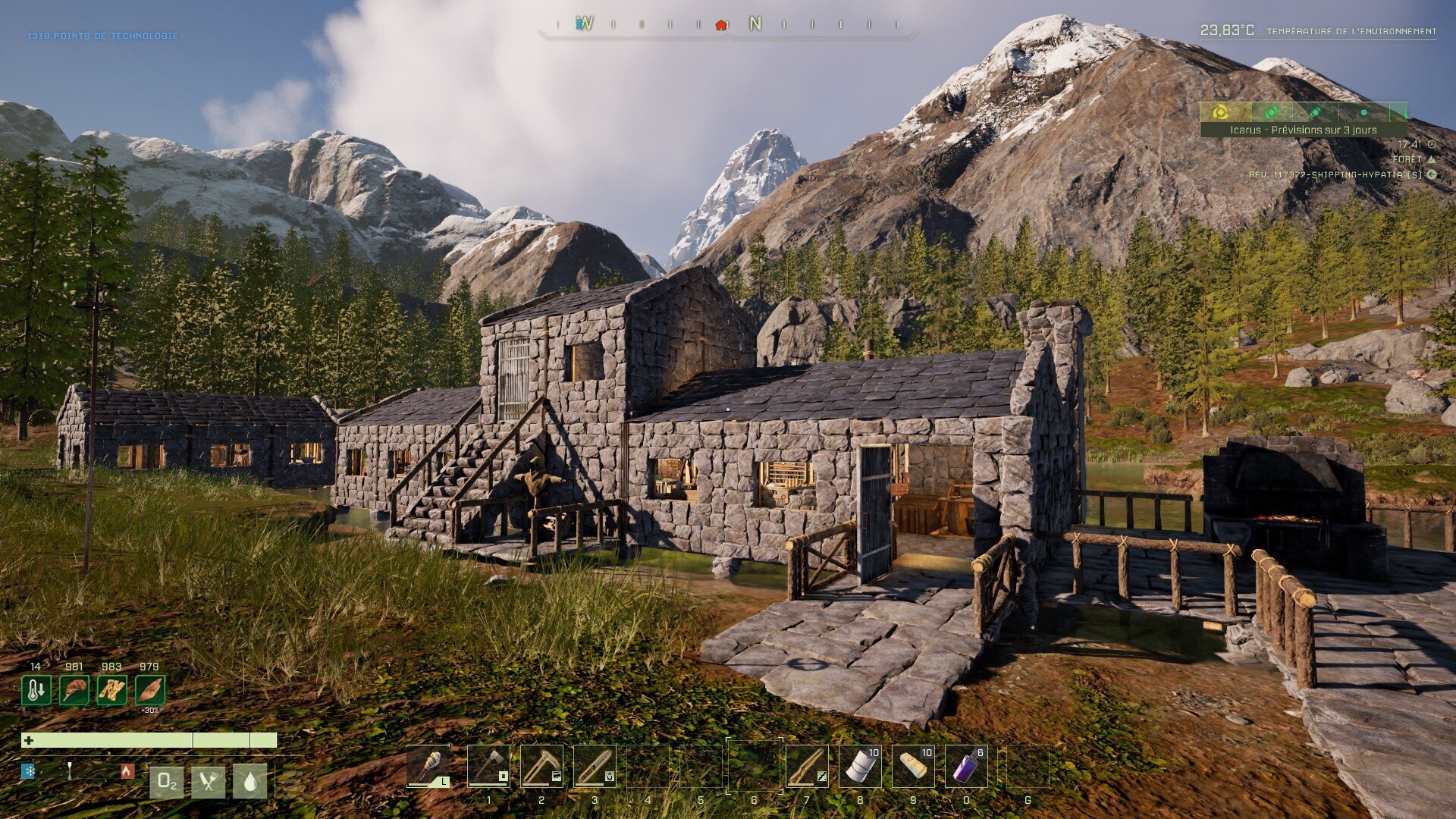Use the beige bandage roll slot
This screenshot has width=1456, height=819.
913,766
